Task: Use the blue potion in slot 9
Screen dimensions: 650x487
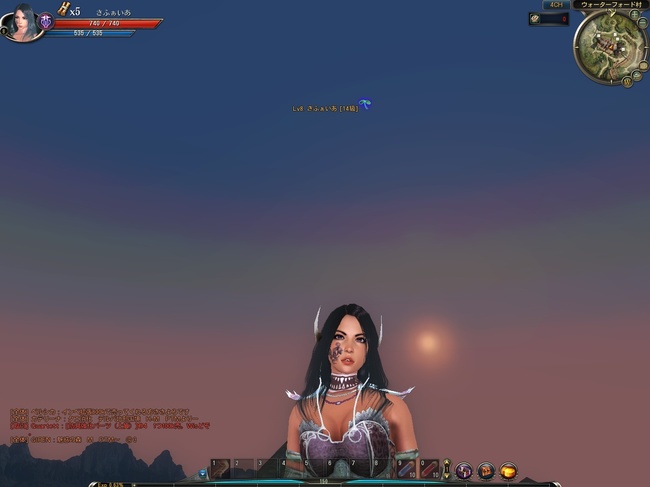Action: [x=405, y=469]
